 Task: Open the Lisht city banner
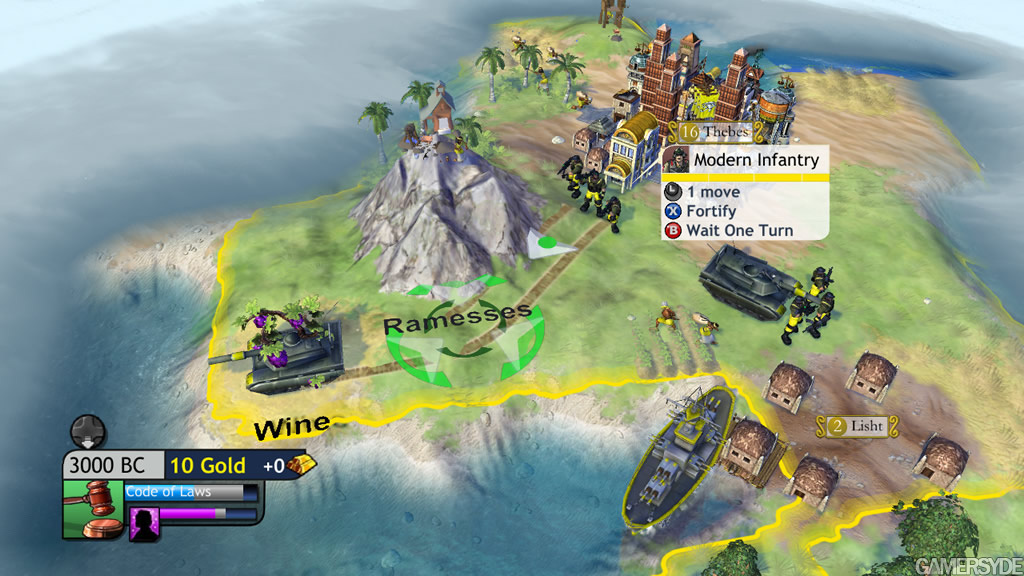coord(856,426)
